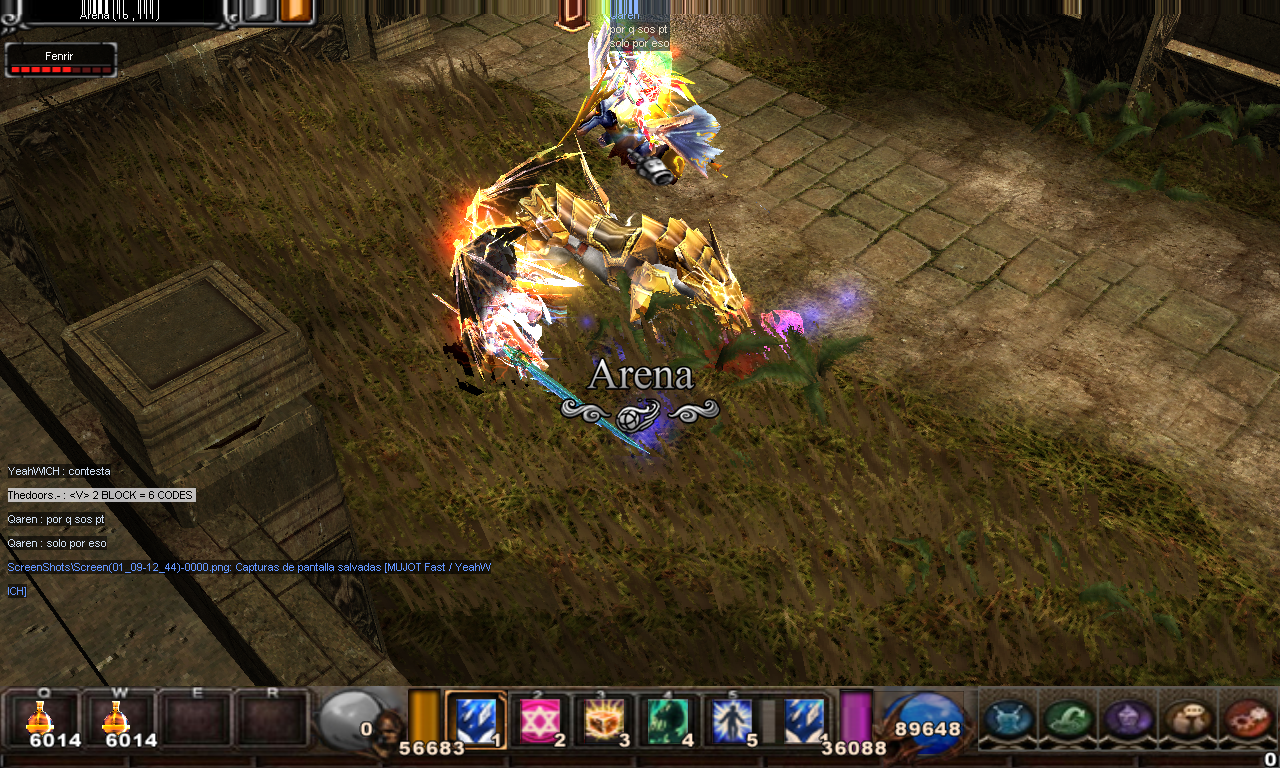The width and height of the screenshot is (1280, 768).
Task: Open the red gears settings menu
Action: point(1247,719)
